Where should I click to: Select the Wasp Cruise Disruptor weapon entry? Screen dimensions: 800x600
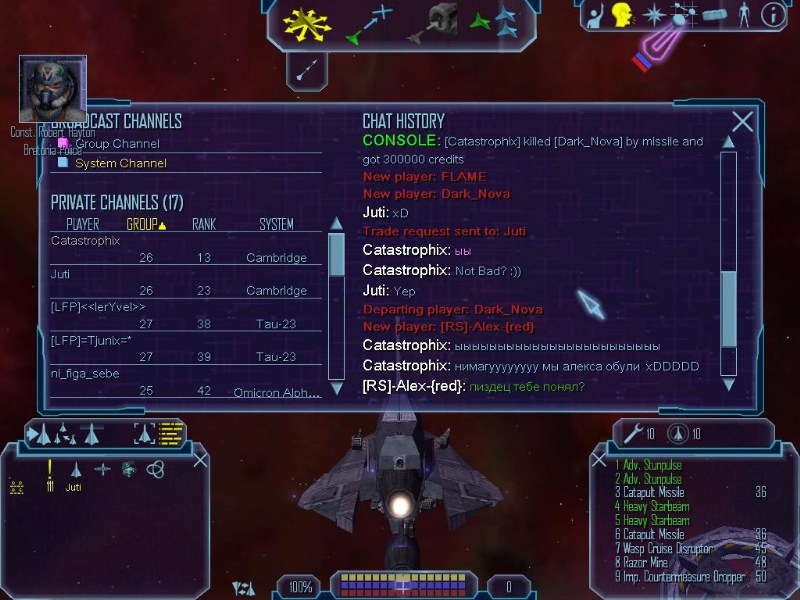(666, 549)
